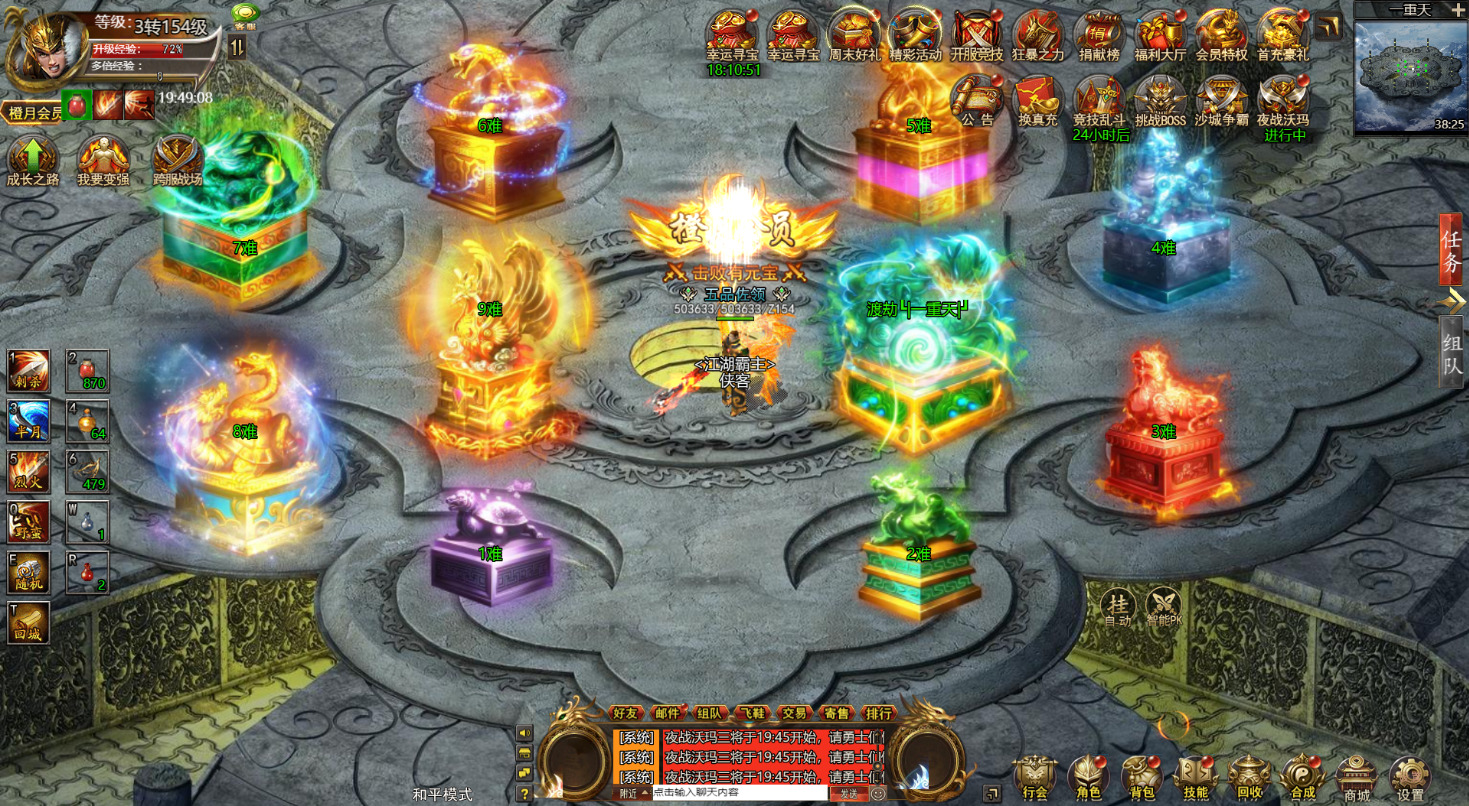Open the 福利大厅 welfare hall
This screenshot has height=806, width=1469.
point(1160,35)
